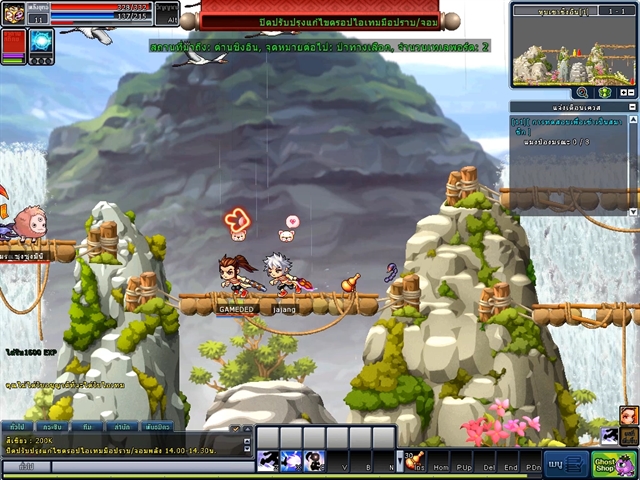
Task: Switch to the last chat tab
Action: [157, 426]
